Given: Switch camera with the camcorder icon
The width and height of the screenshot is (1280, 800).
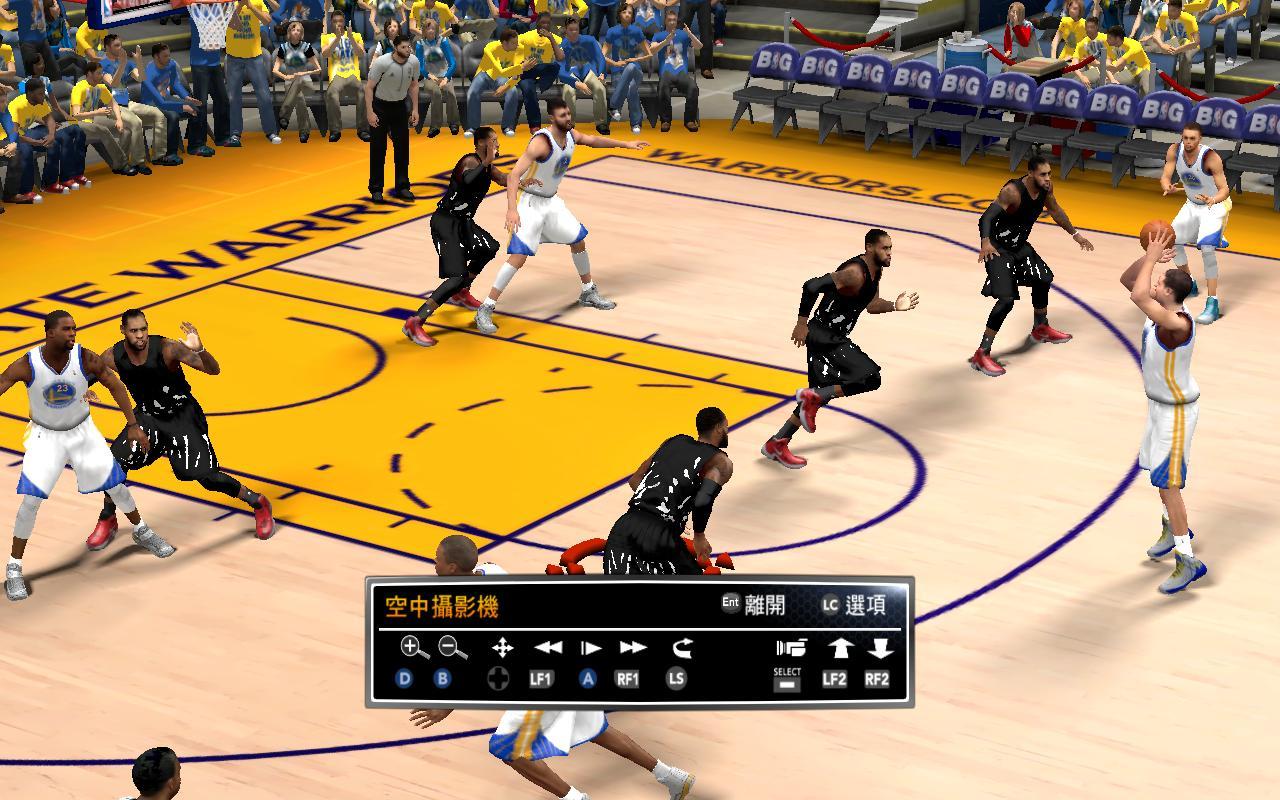Looking at the screenshot, I should point(789,648).
